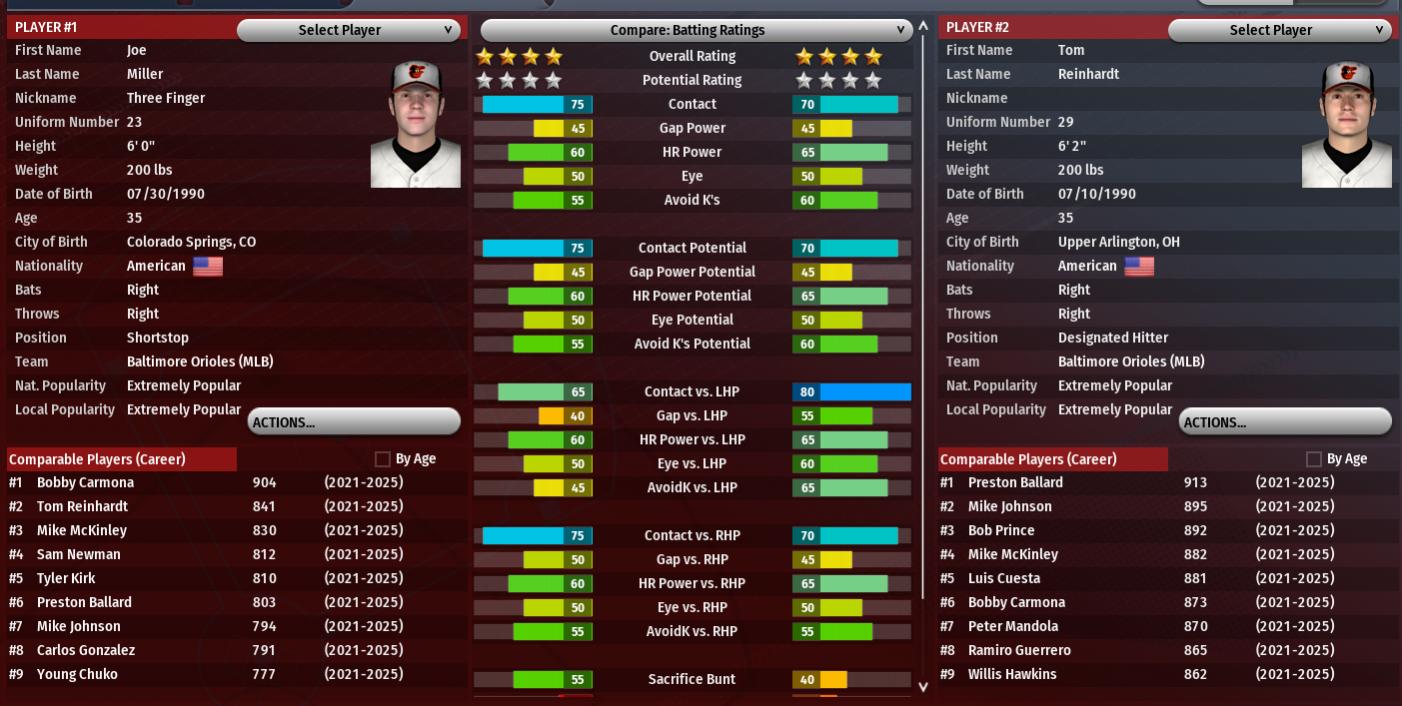This screenshot has height=706, width=1402.
Task: Select Bobby Carmona in Player #1 comparables
Action: [86, 483]
